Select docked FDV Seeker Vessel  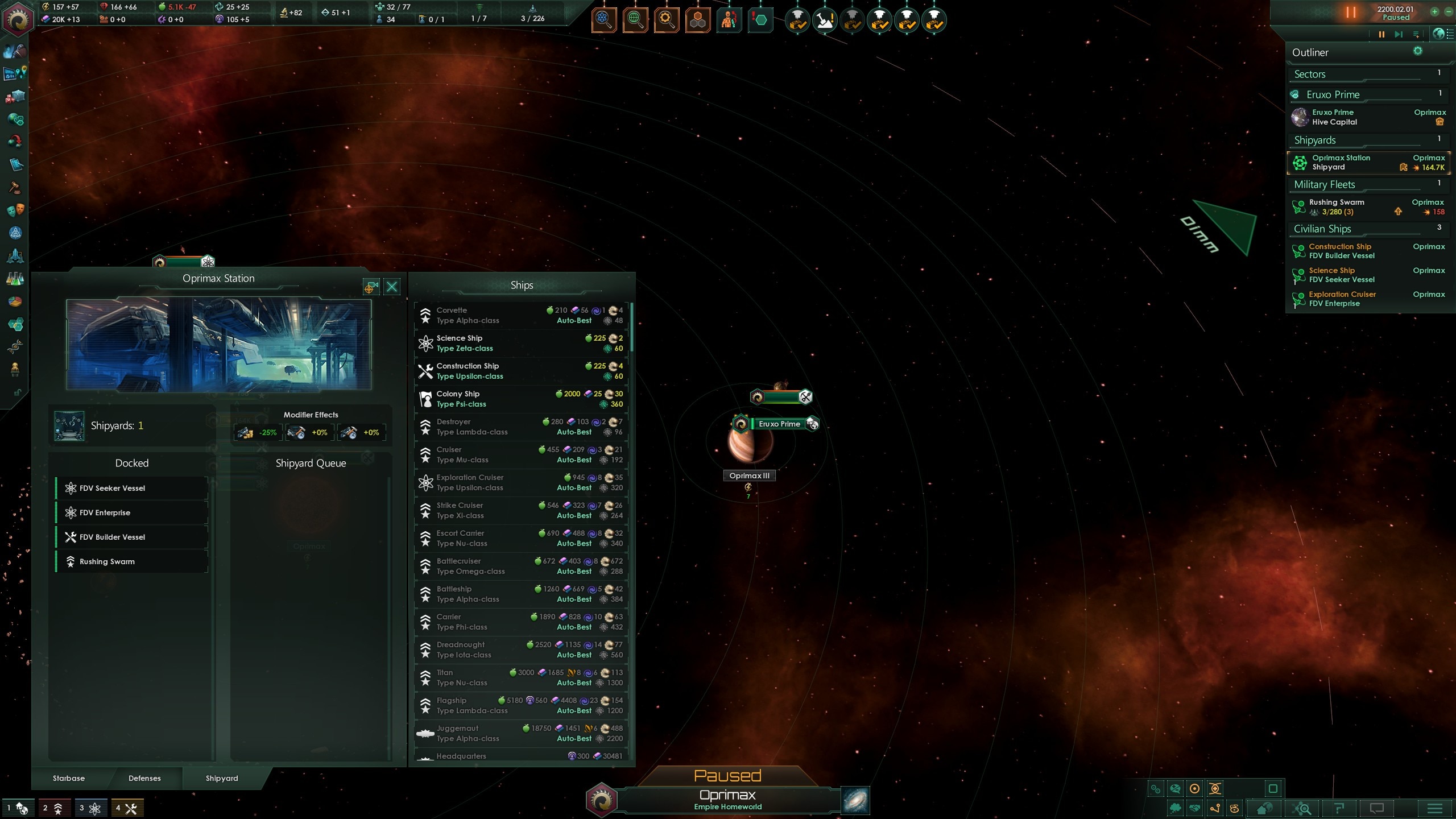coord(132,488)
